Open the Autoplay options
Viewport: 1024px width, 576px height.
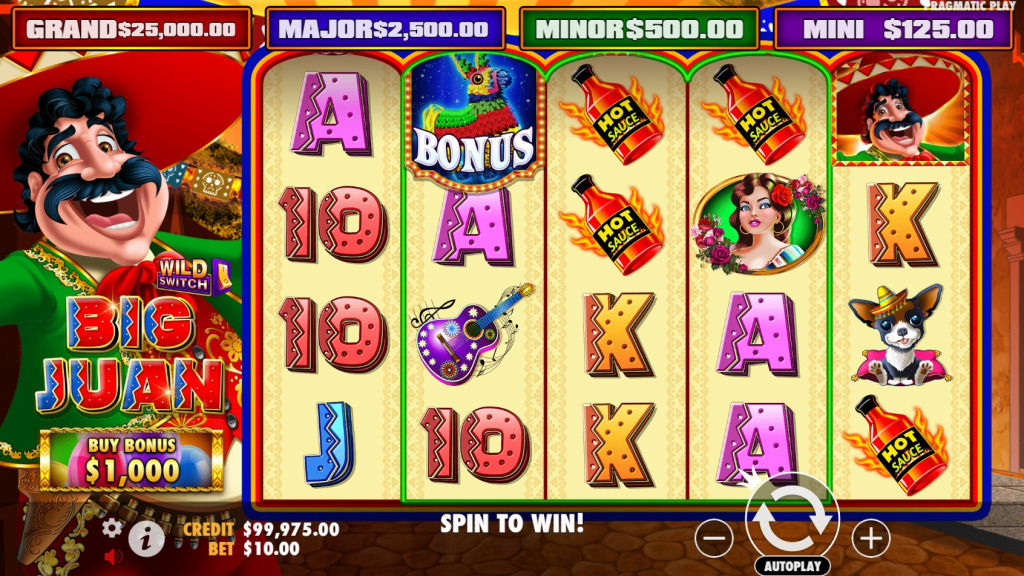click(792, 566)
